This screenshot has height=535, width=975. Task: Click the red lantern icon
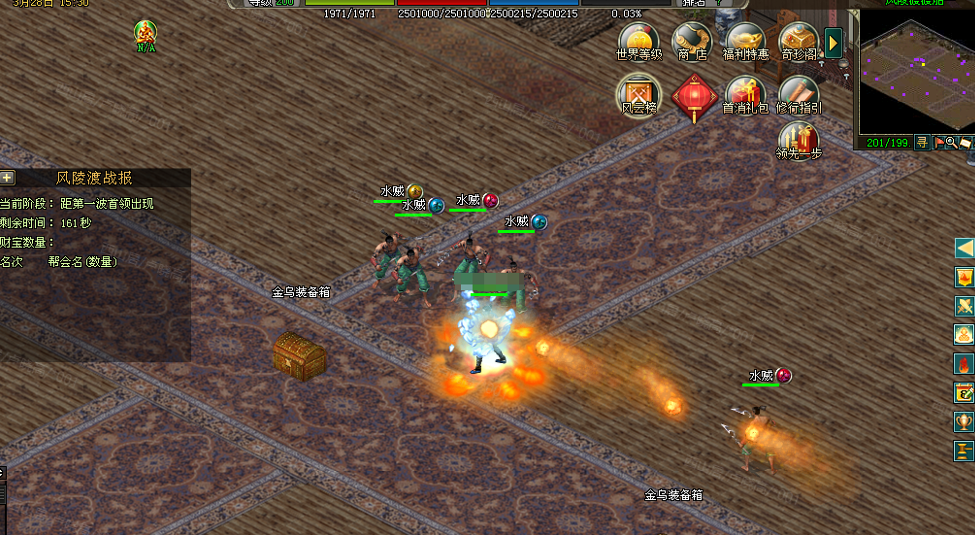tap(693, 97)
